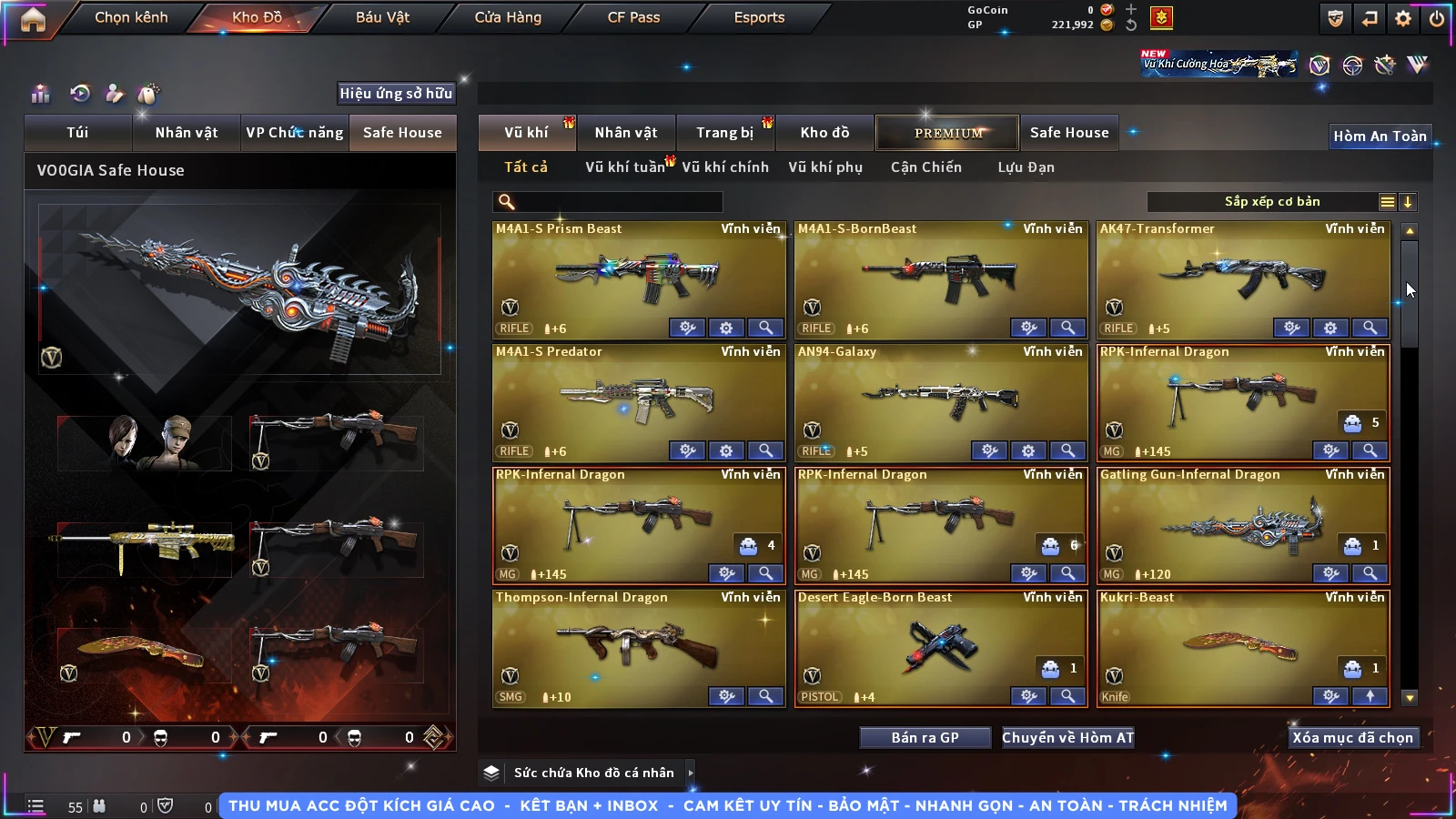This screenshot has height=819, width=1456.
Task: Open the Esports menu
Action: point(759,17)
